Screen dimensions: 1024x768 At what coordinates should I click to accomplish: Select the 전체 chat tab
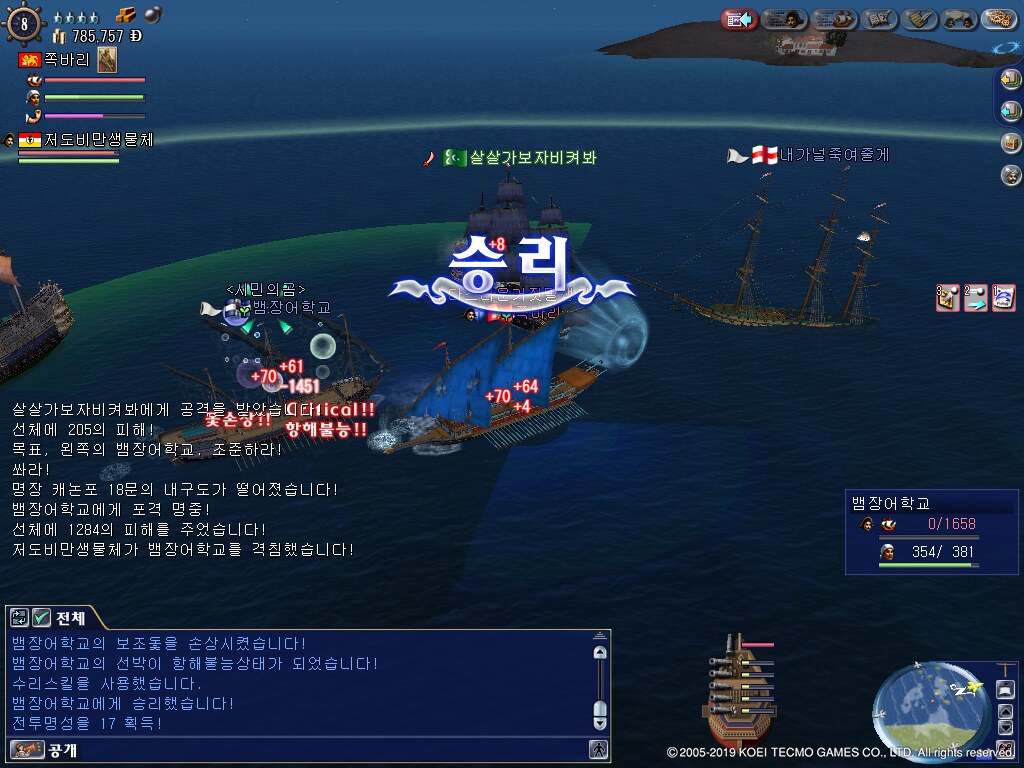tap(71, 618)
